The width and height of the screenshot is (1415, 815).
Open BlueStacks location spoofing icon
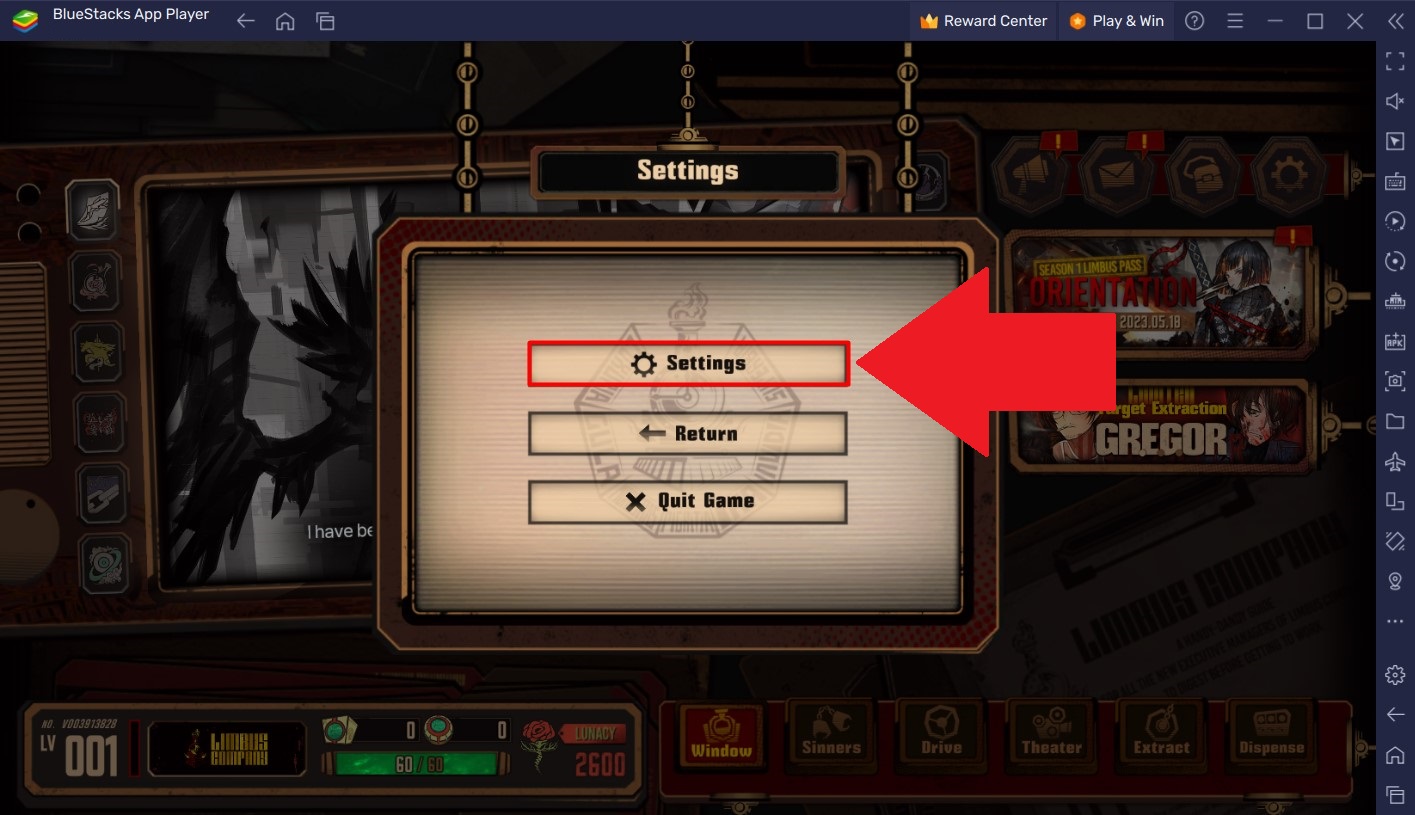[1395, 580]
